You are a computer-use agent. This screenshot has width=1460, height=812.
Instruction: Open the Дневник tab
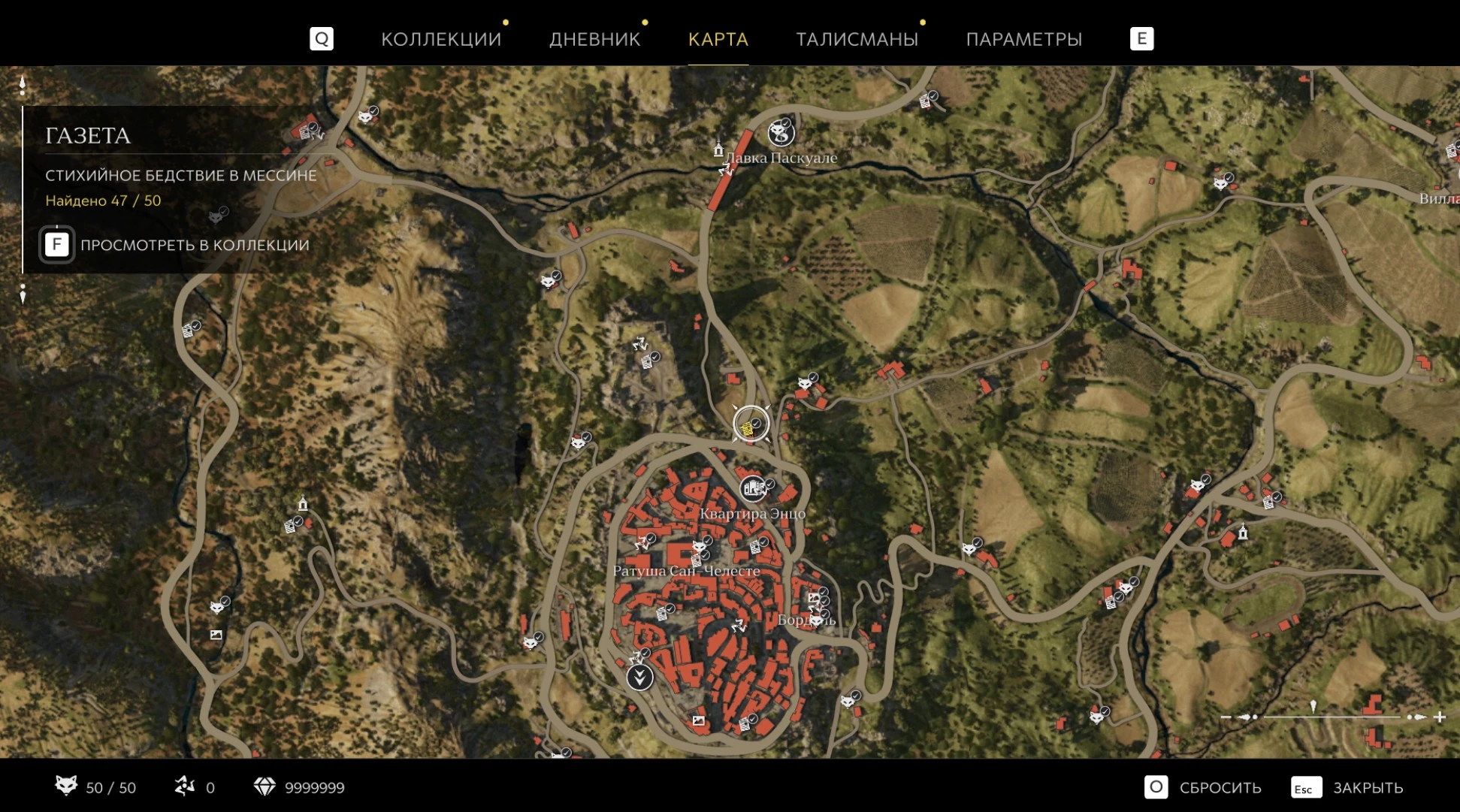[594, 39]
